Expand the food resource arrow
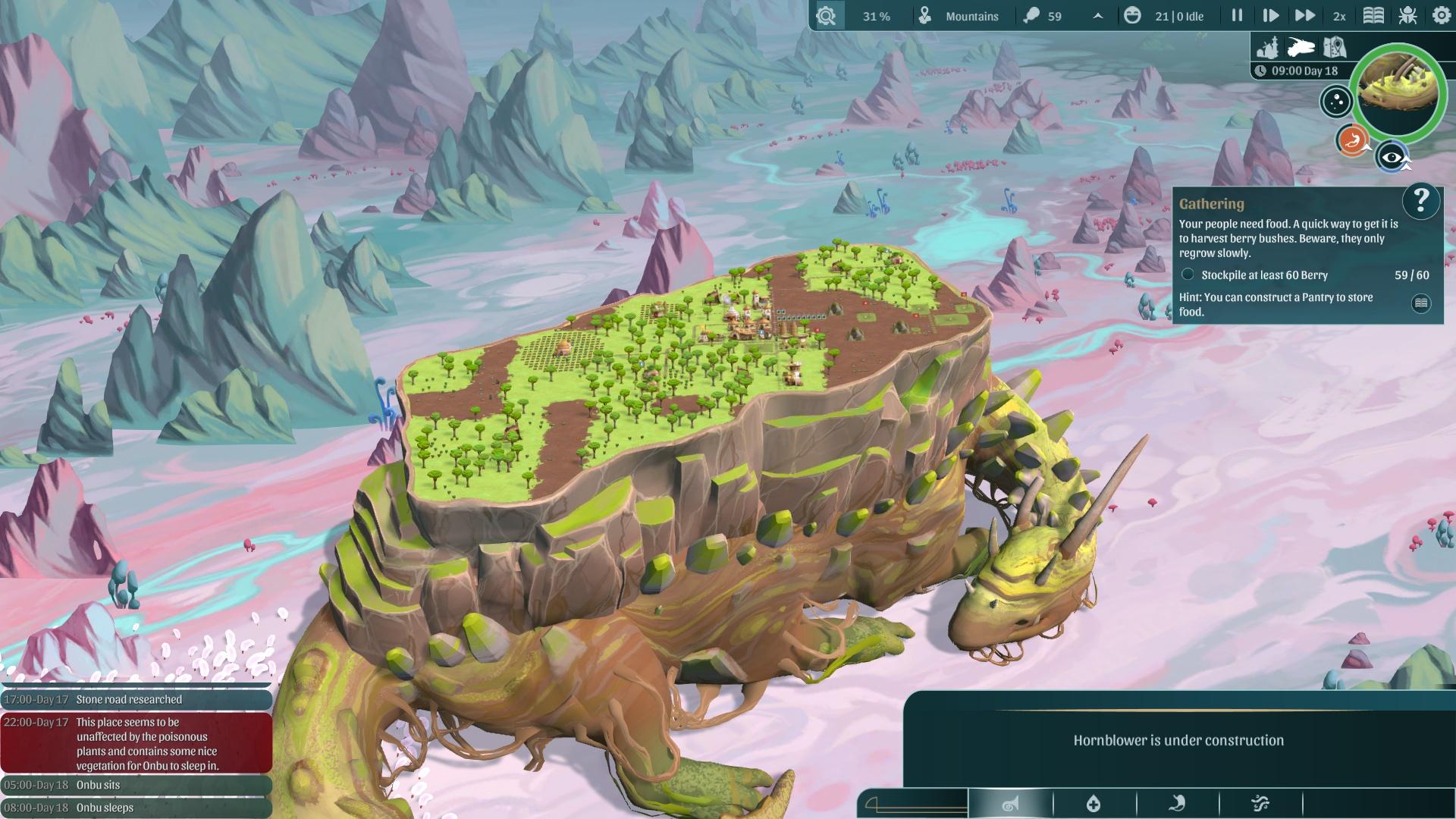This screenshot has width=1456, height=819. tap(1097, 16)
